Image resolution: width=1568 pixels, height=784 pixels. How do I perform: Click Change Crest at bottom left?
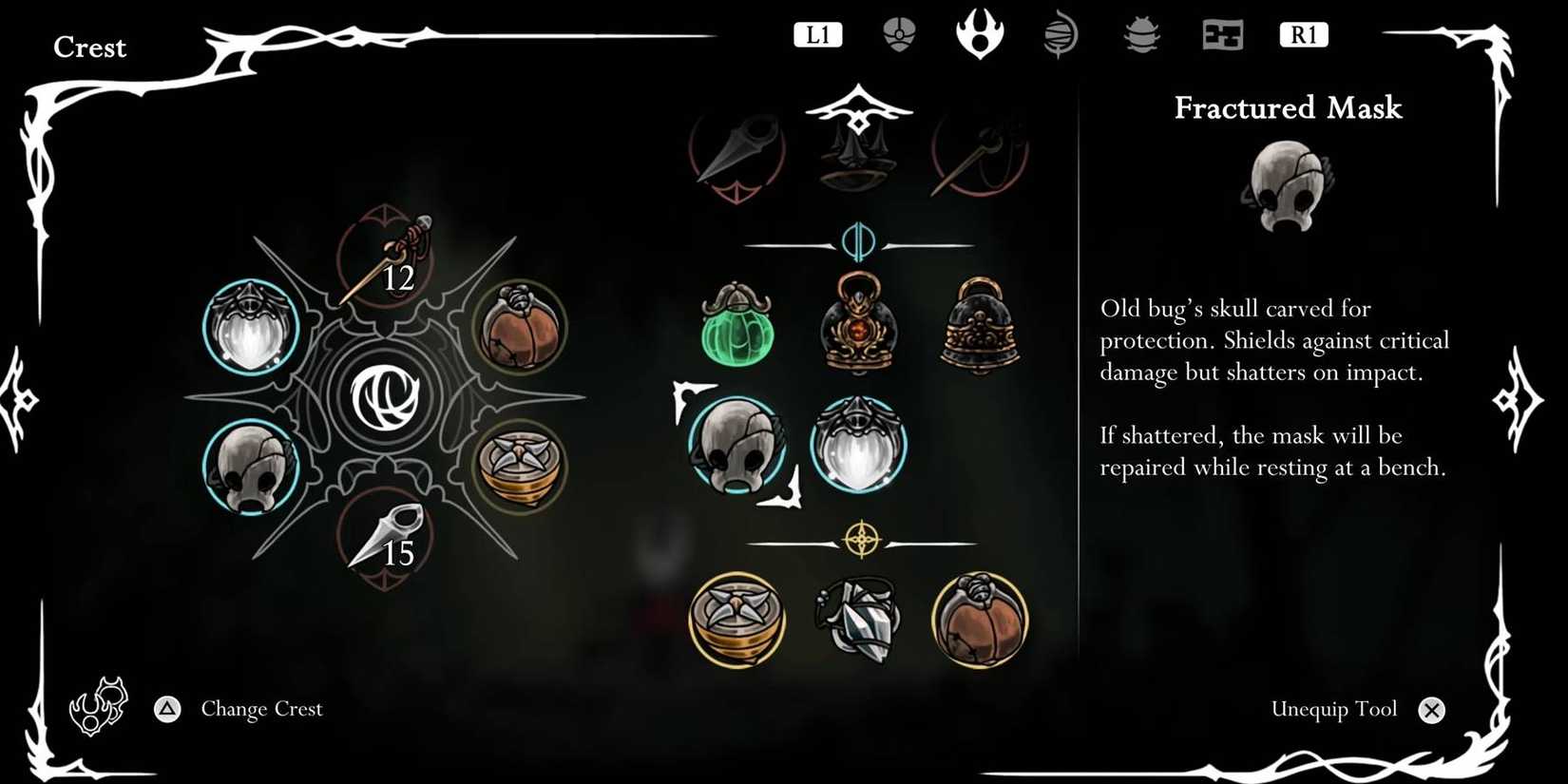coord(260,709)
